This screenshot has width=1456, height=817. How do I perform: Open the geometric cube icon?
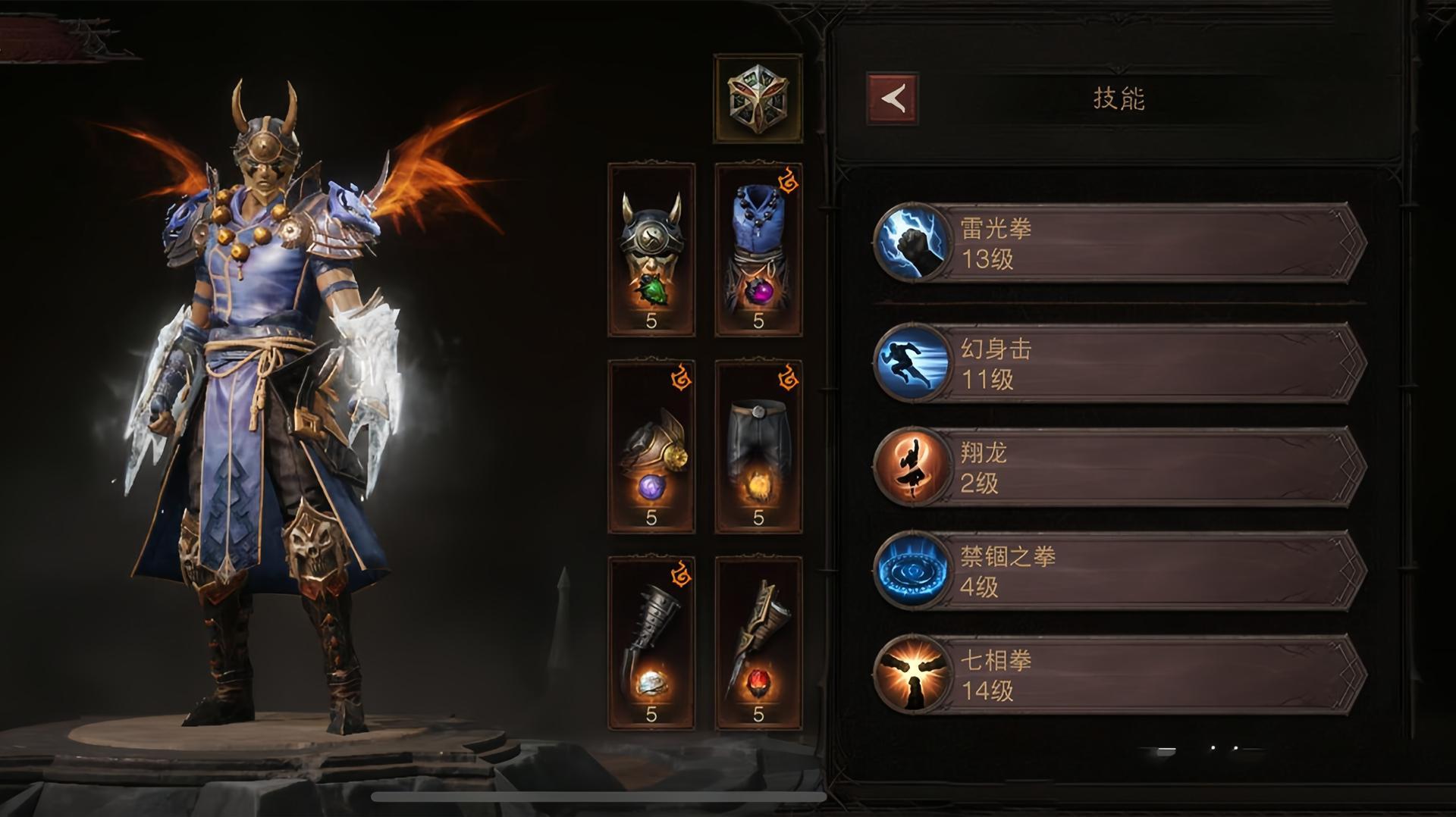[758, 99]
